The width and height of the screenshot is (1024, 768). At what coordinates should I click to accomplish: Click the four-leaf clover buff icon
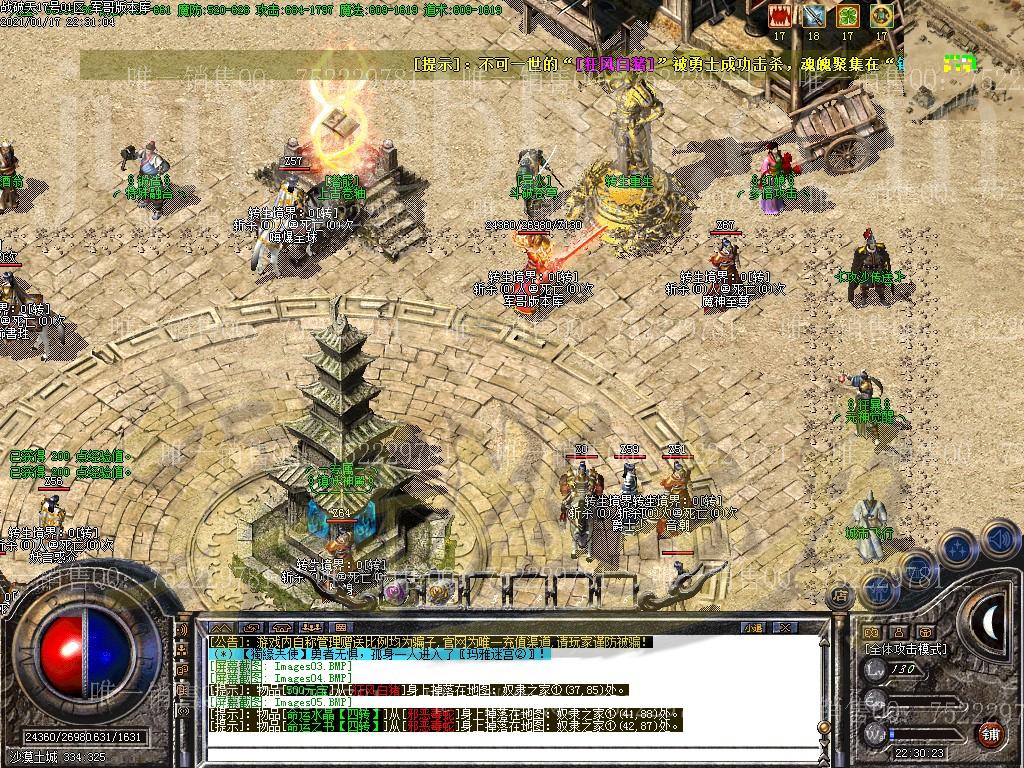[x=847, y=16]
